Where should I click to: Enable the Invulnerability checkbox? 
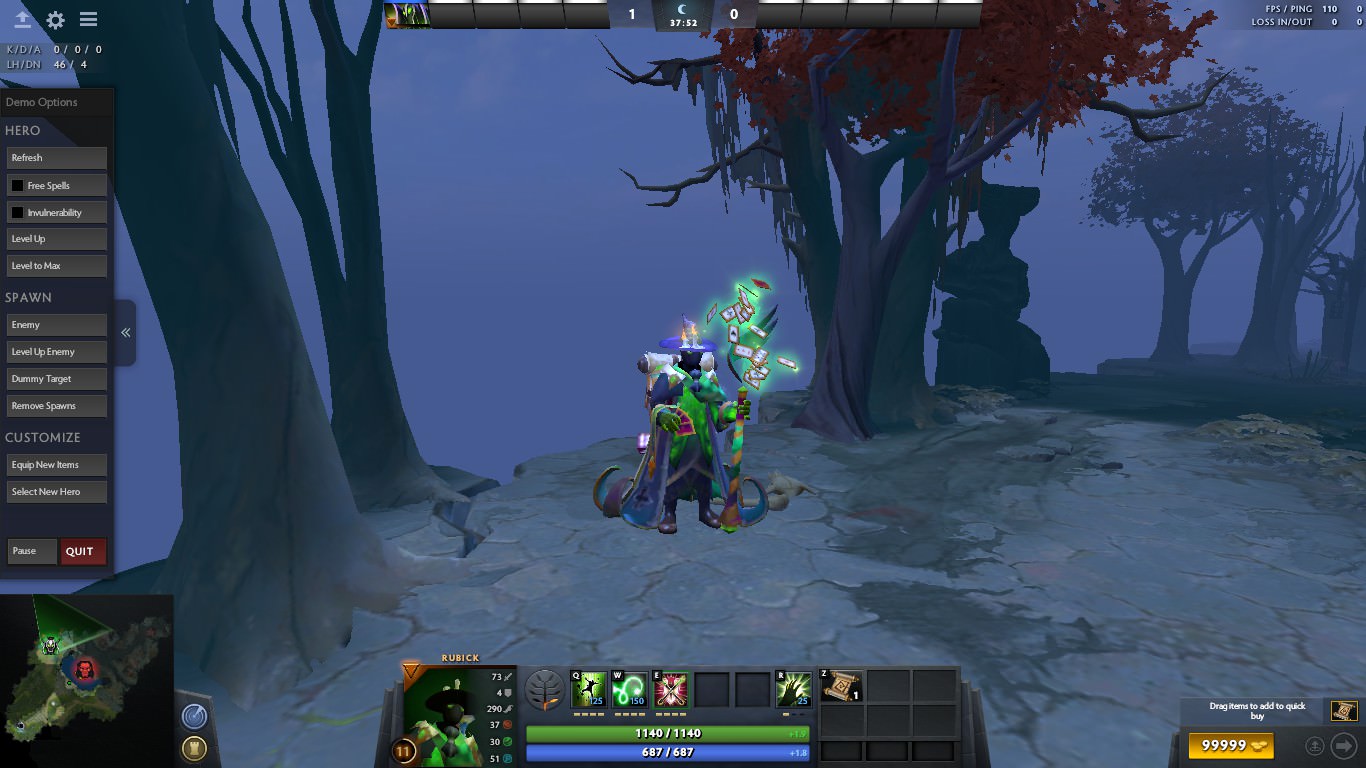(x=17, y=212)
